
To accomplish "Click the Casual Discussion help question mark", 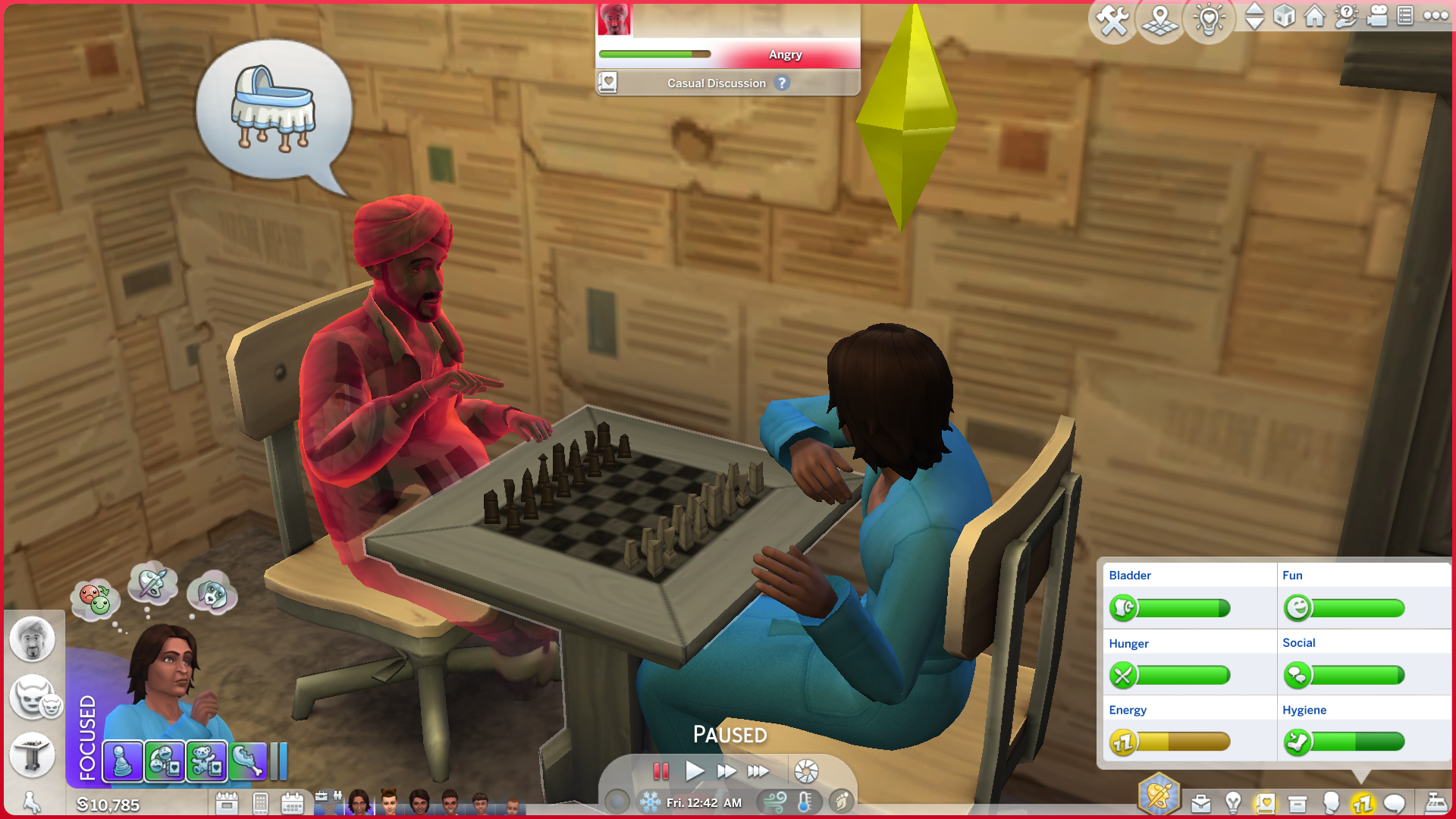I will [782, 83].
